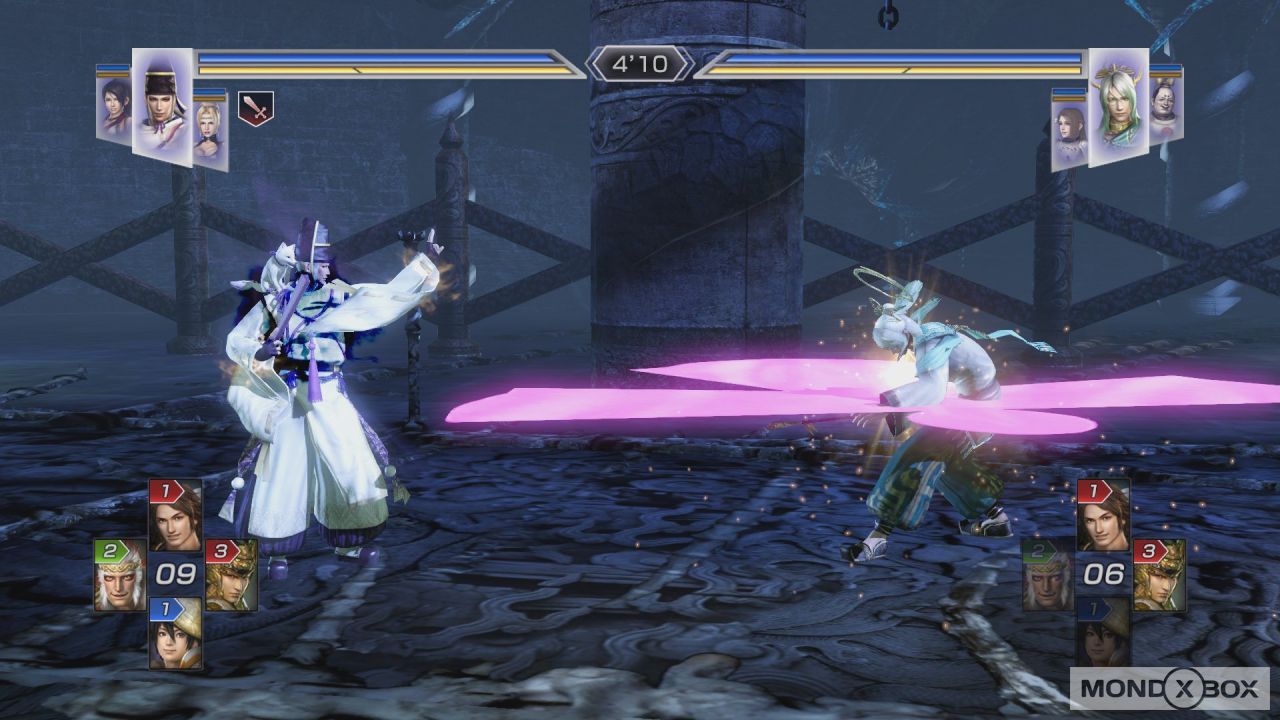This screenshot has height=720, width=1280.
Task: Select the match timer showing 4'10
Action: click(x=640, y=62)
